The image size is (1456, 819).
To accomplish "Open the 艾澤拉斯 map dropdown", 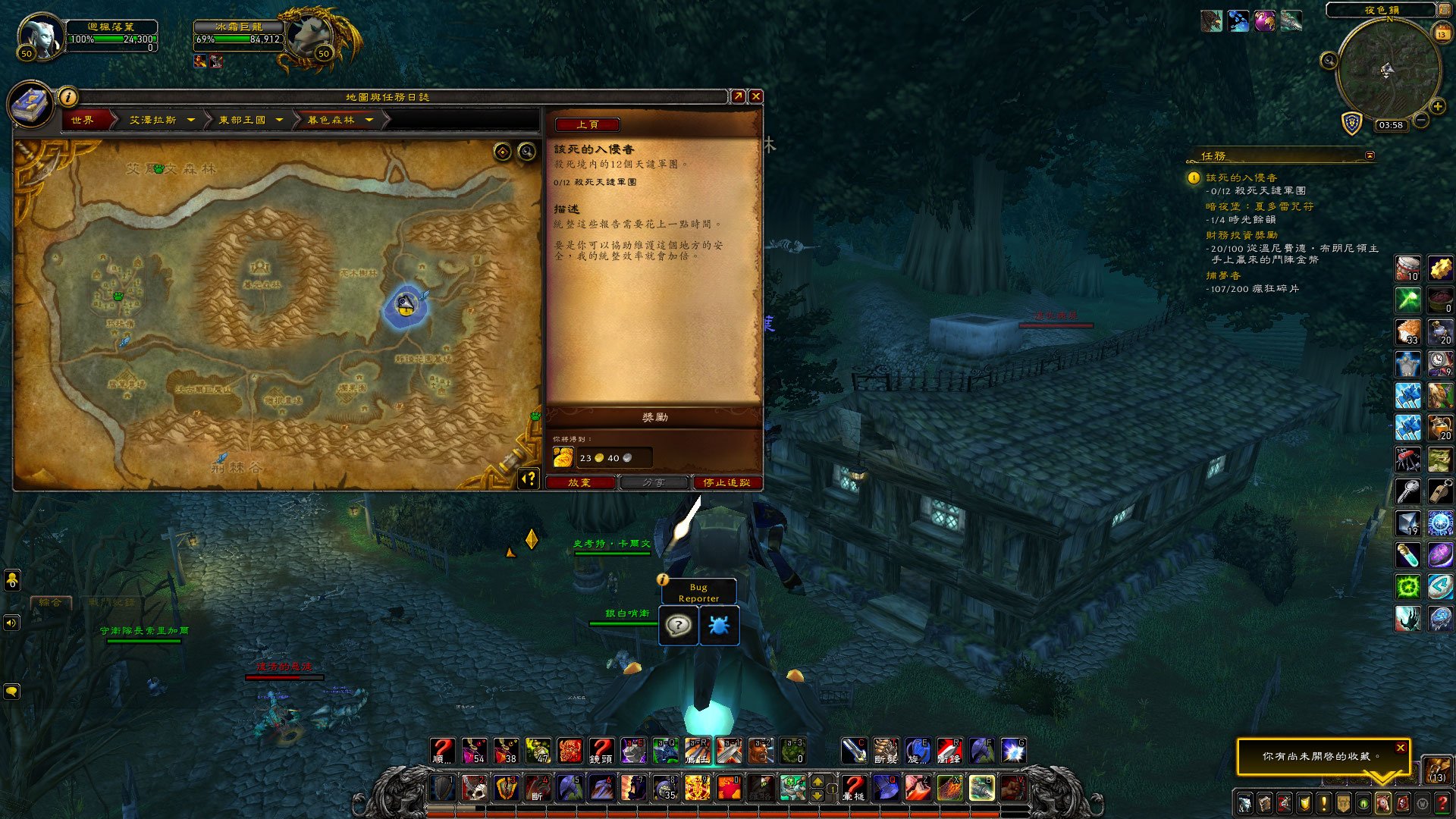I will 191,120.
